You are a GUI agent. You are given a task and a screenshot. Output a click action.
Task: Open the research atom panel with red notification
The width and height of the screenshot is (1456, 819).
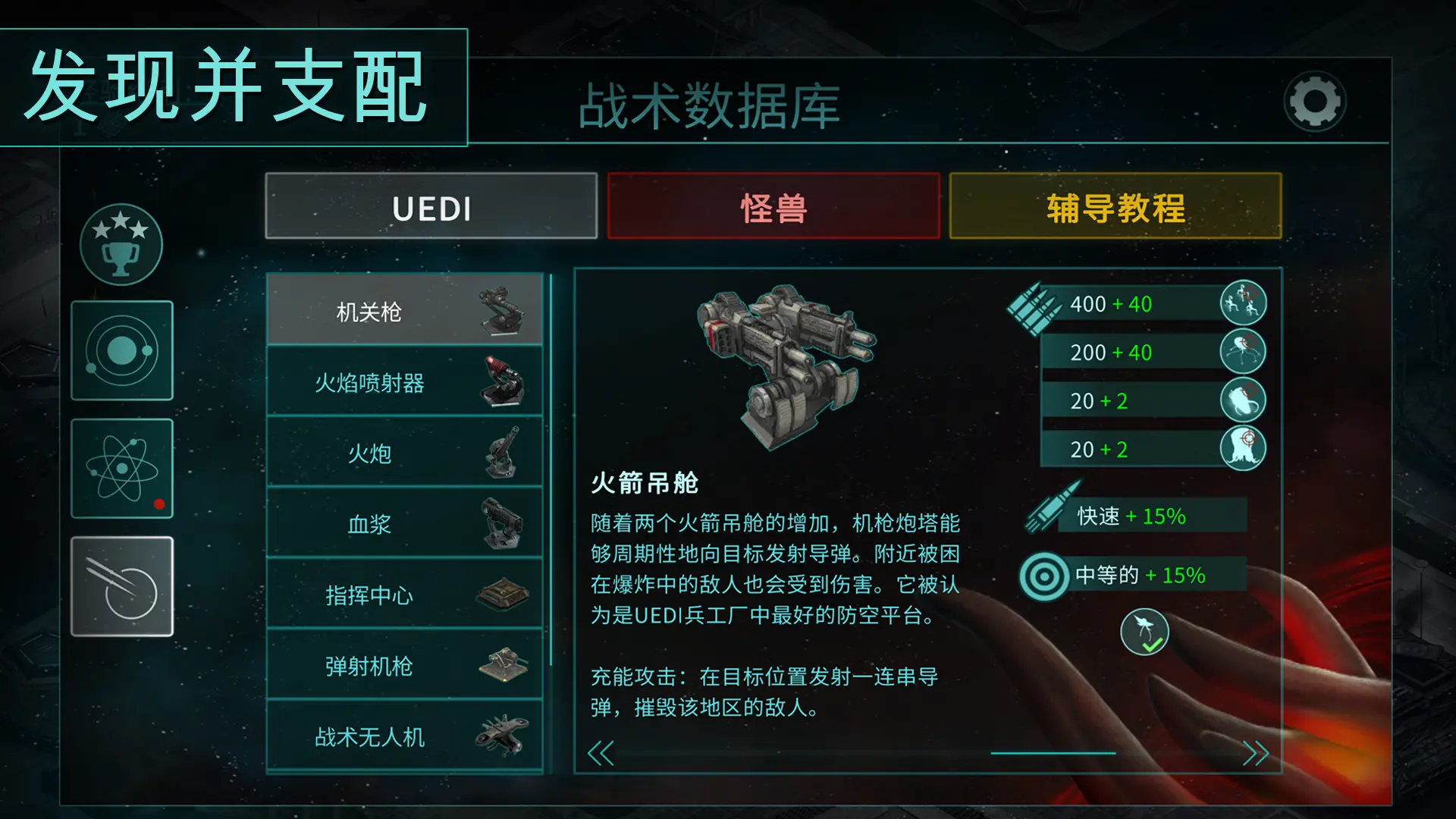(121, 469)
